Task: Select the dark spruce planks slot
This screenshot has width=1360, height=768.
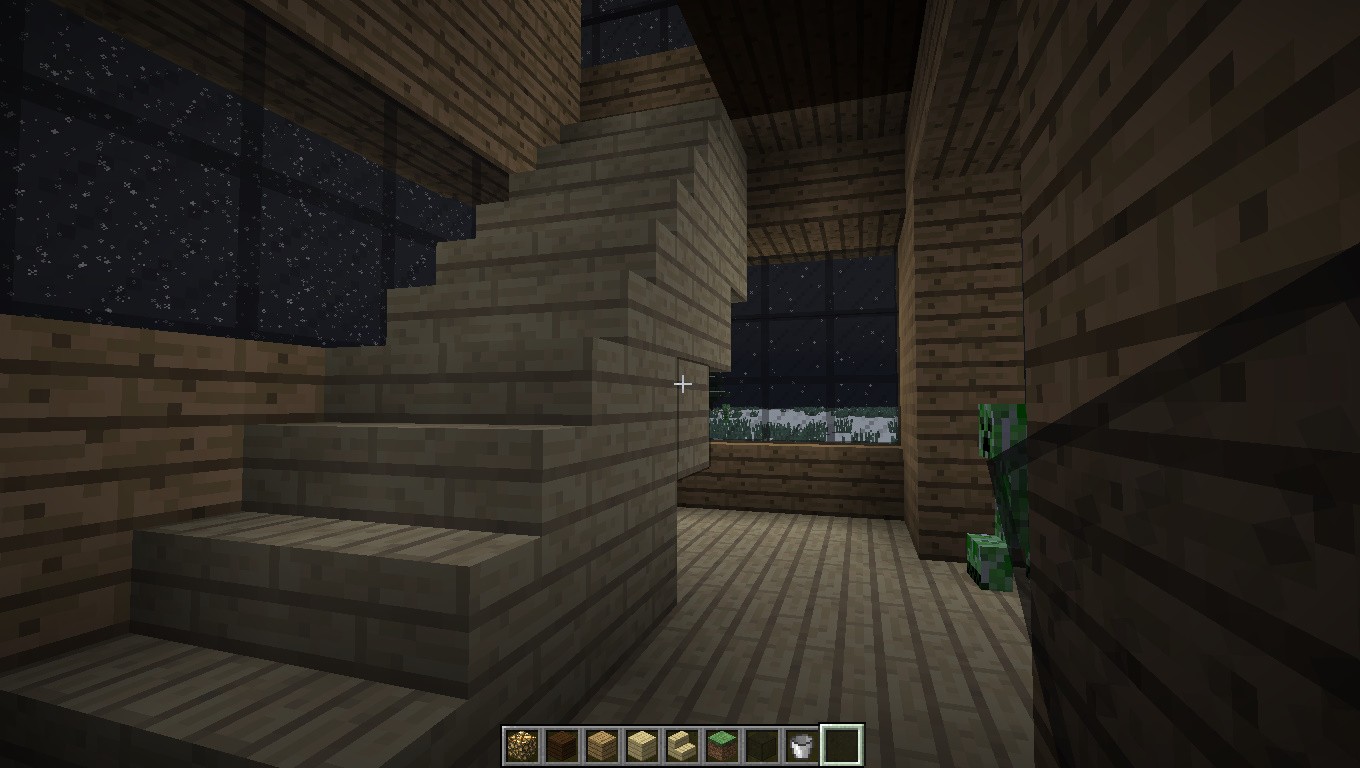Action: [561, 745]
